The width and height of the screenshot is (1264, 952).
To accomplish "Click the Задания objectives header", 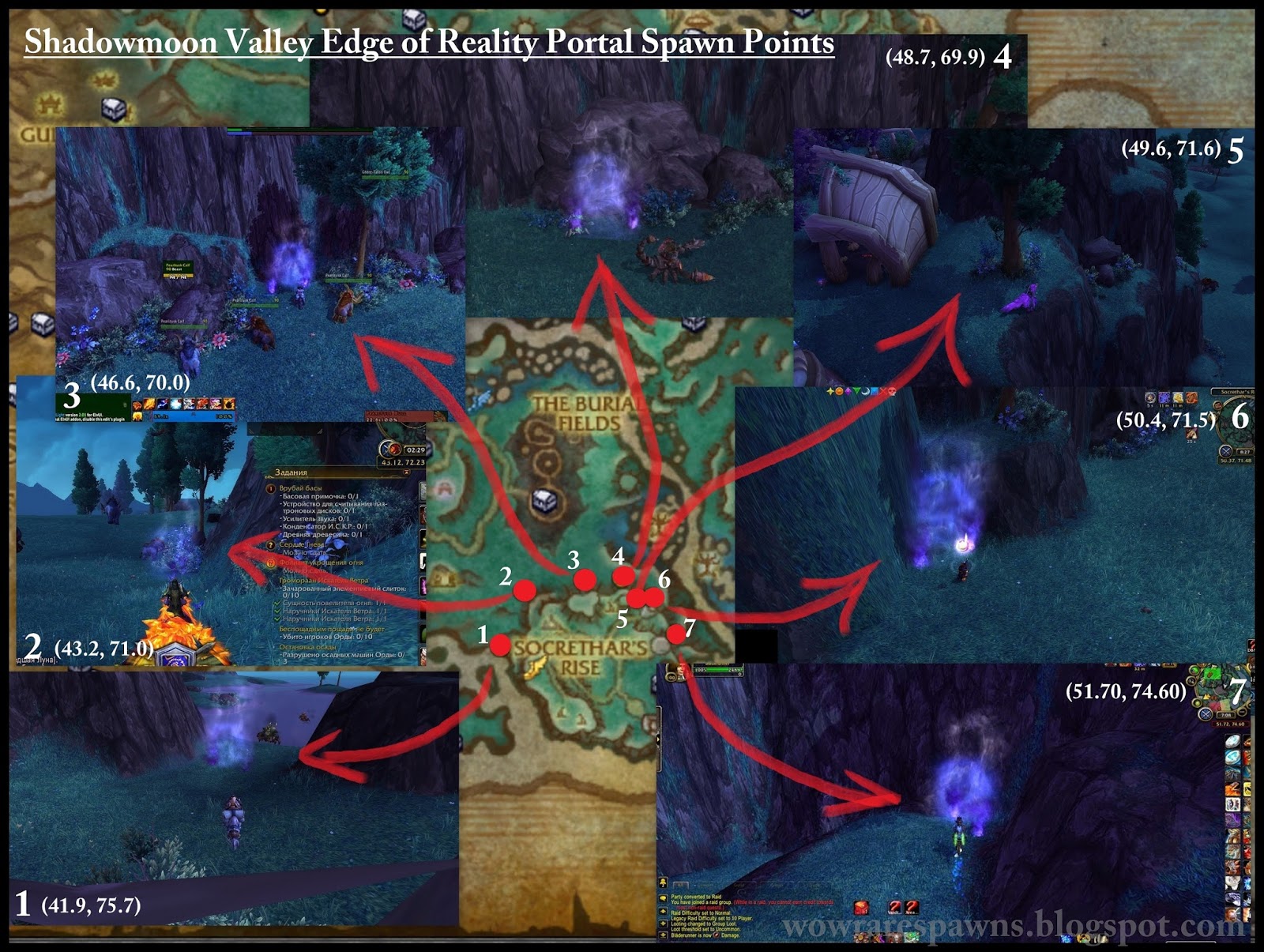I will (292, 472).
